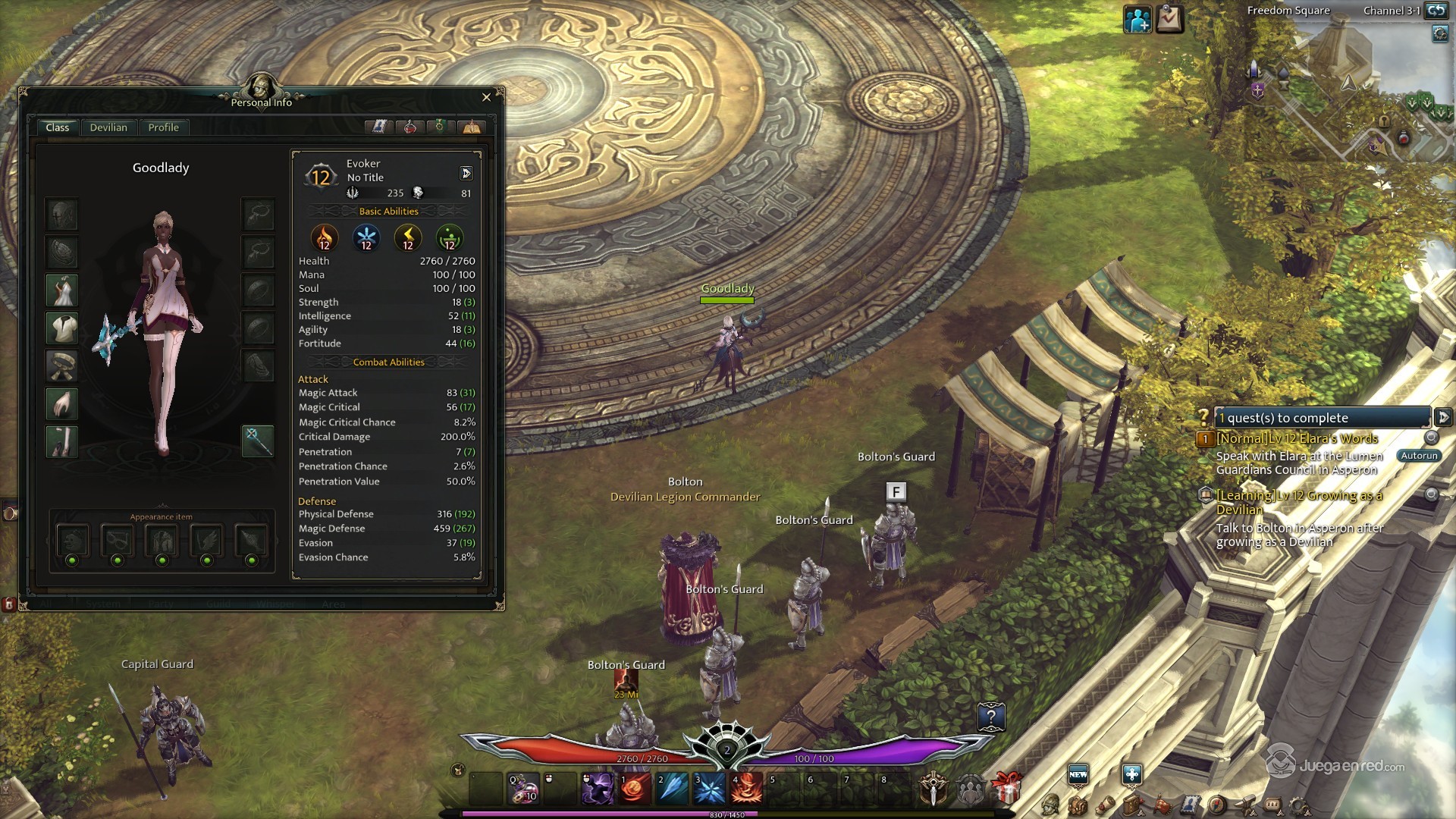Open the channel switch button
1456x819 pixels.
click(x=1436, y=11)
